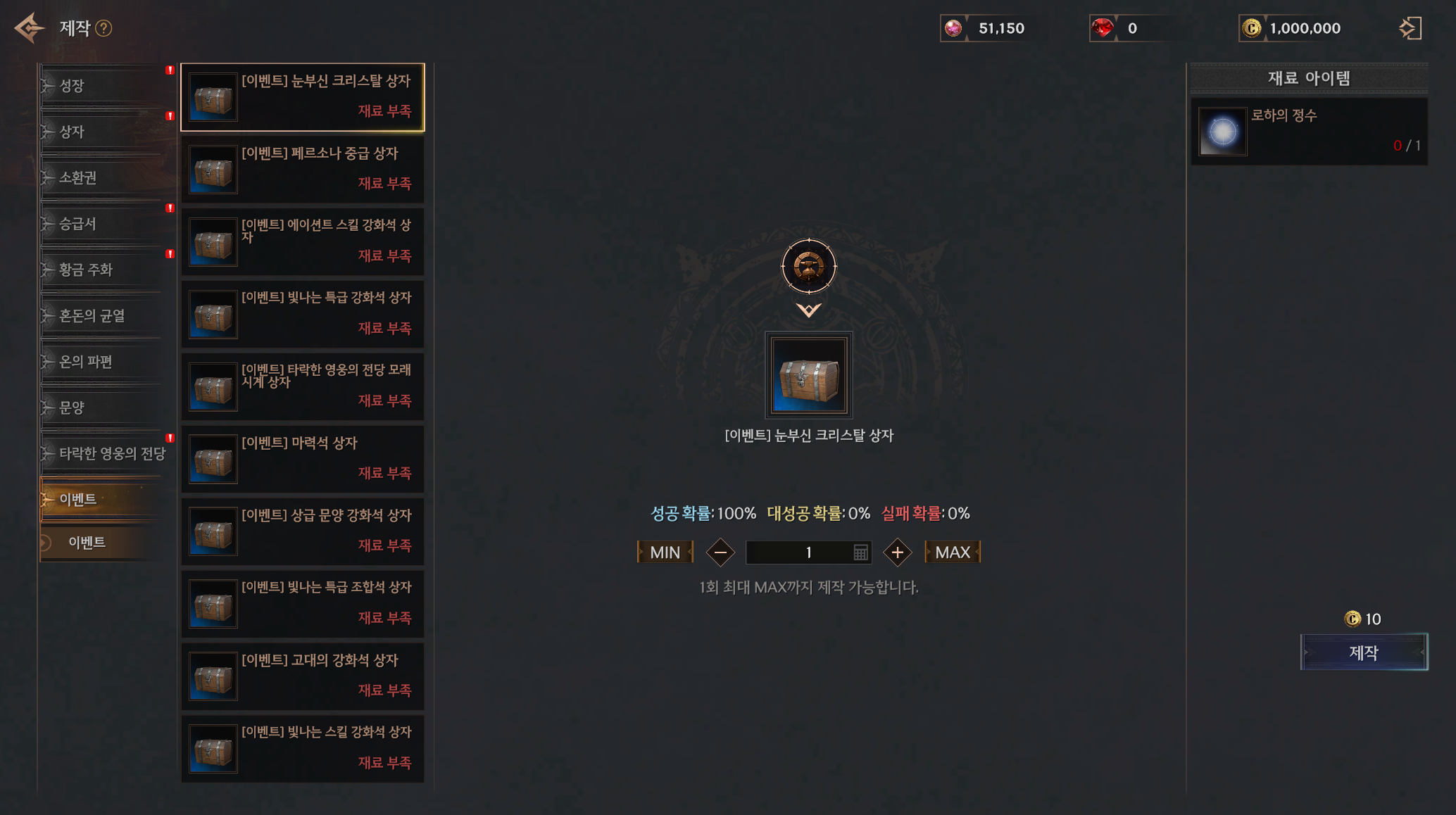Viewport: 1456px width, 815px height.
Task: Open the 상자 category
Action: pos(106,132)
